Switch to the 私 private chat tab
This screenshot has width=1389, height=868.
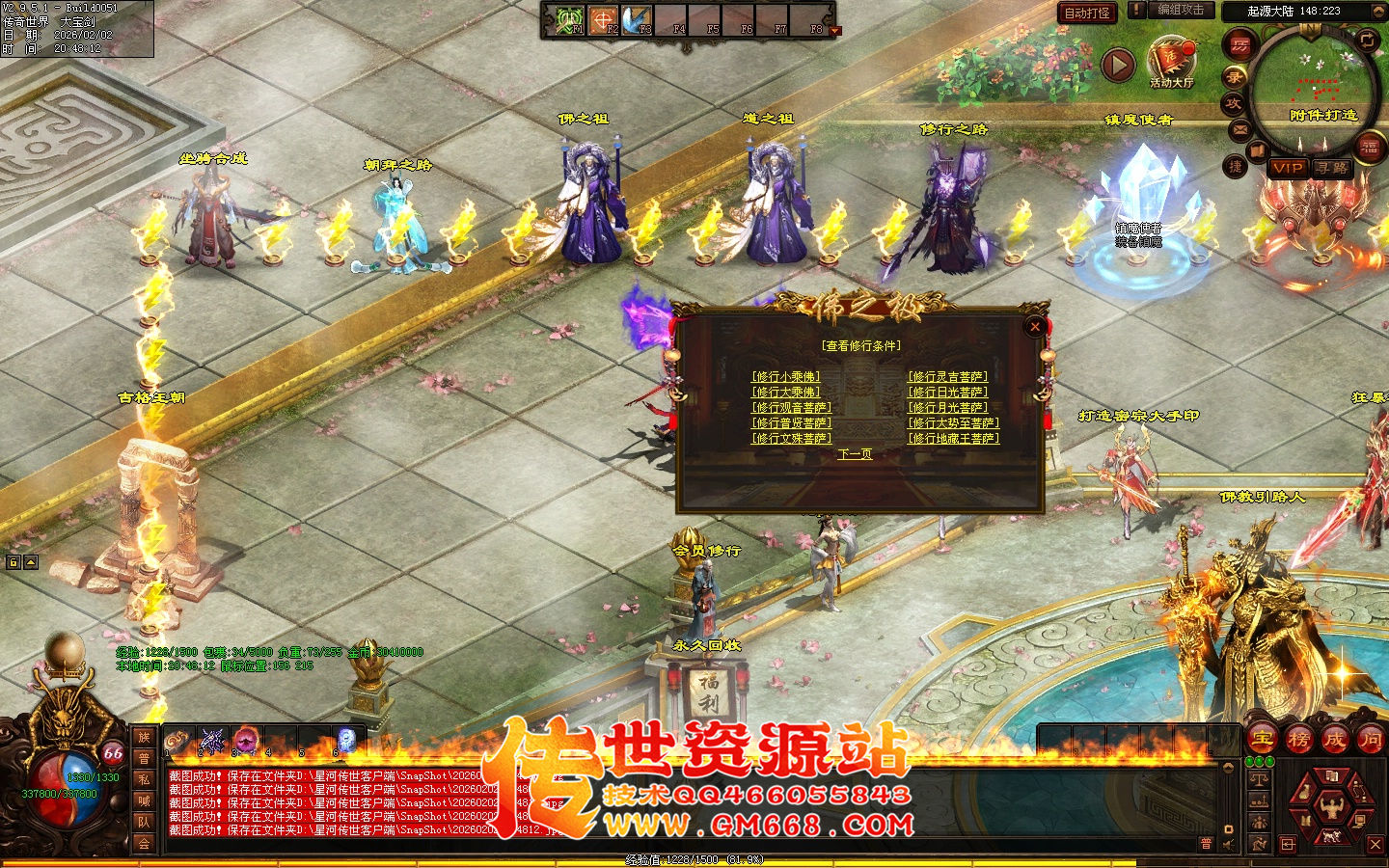pos(142,779)
